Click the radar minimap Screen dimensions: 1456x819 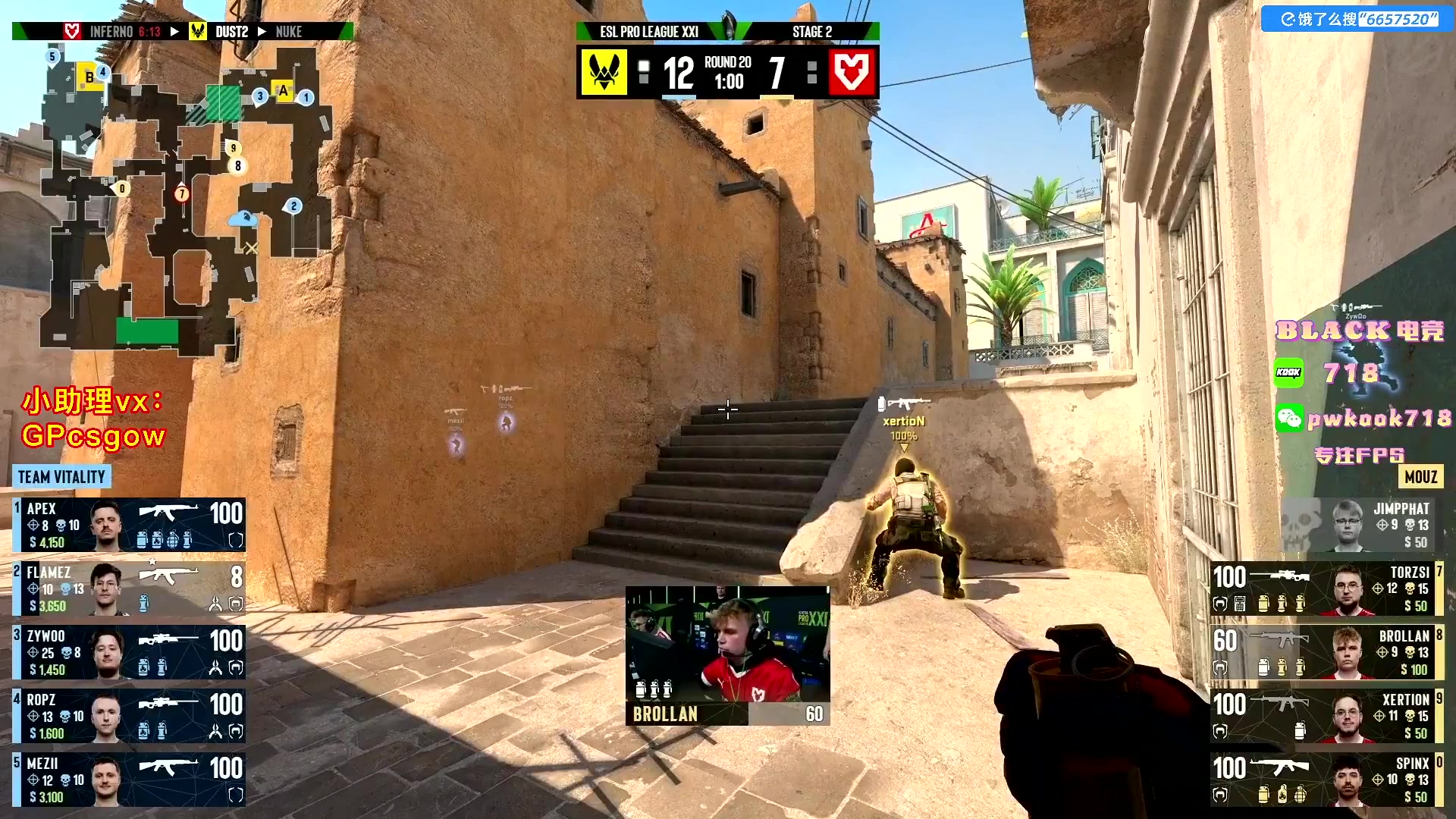click(186, 201)
